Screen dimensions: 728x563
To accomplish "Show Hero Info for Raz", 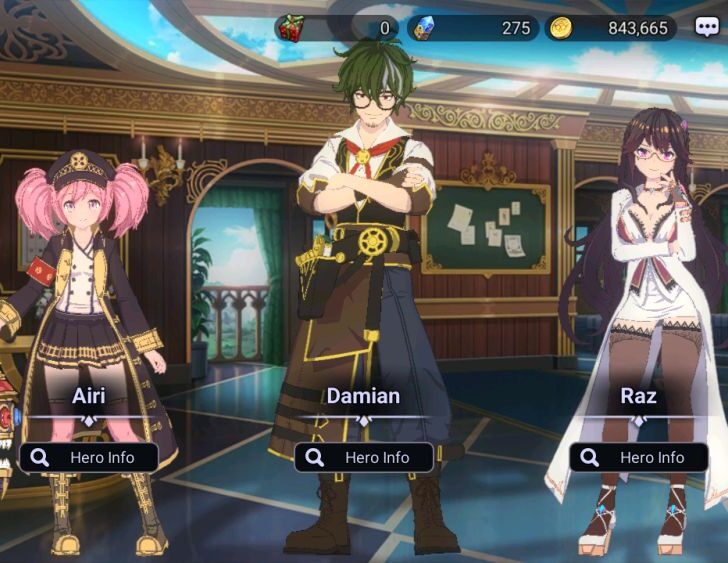I will coord(639,457).
